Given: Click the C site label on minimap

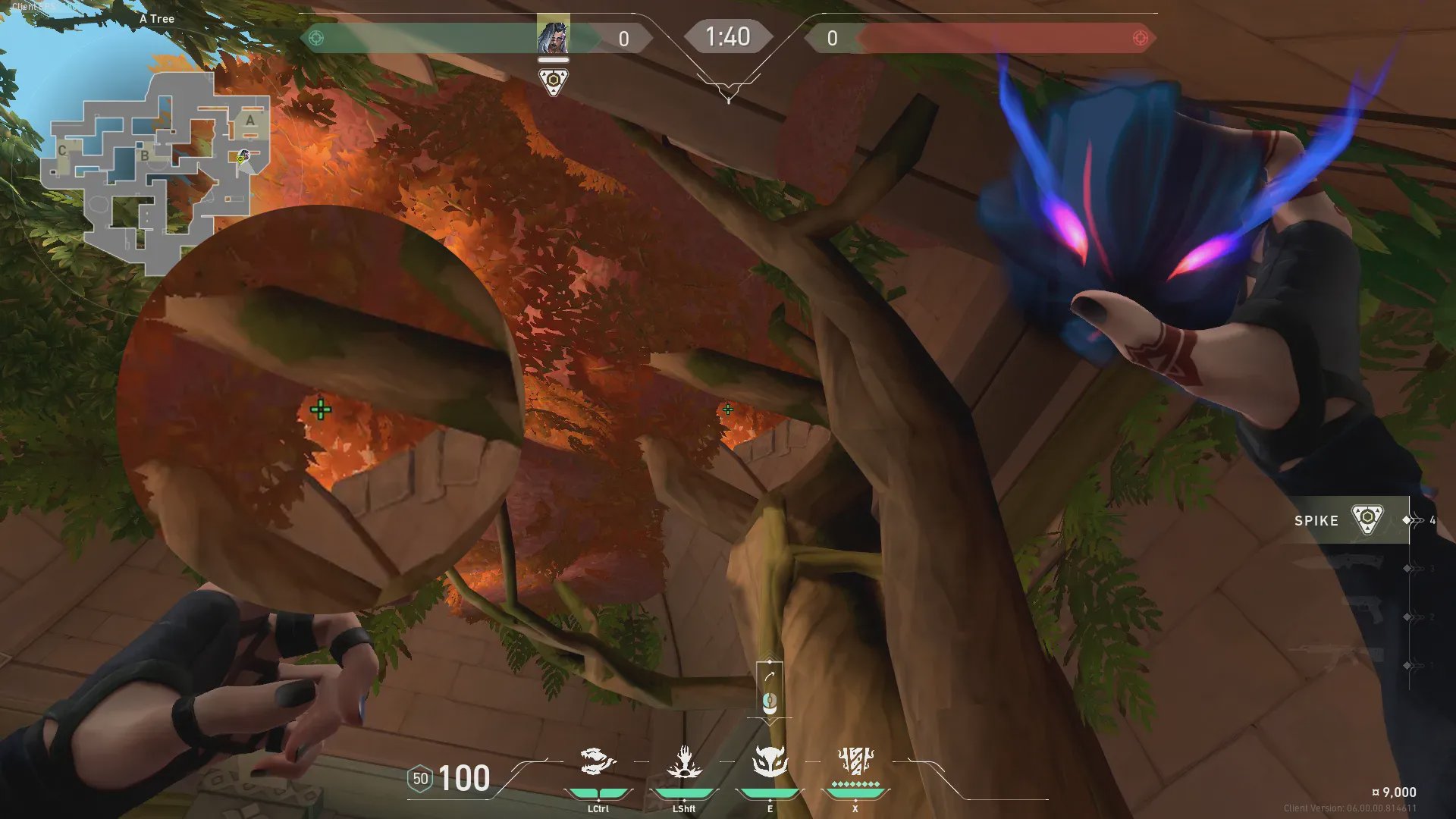Looking at the screenshot, I should tap(62, 150).
